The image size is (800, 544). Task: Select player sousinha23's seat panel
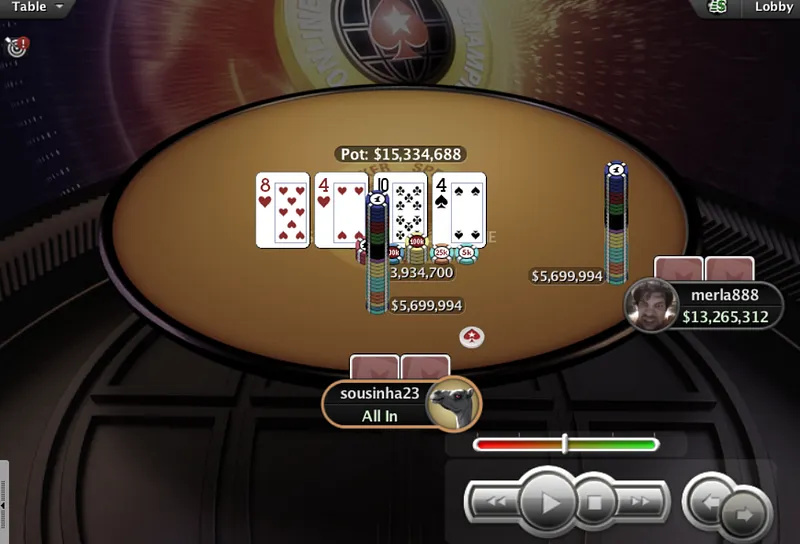(380, 404)
